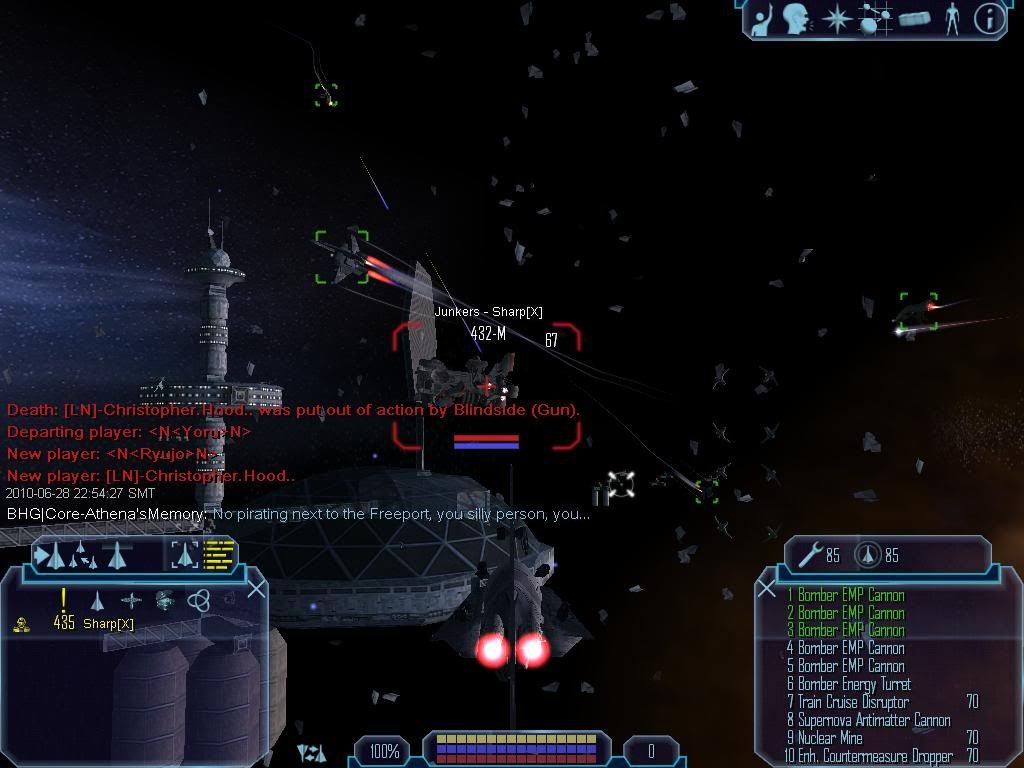Switch contact list to the knot filter

coord(198,600)
